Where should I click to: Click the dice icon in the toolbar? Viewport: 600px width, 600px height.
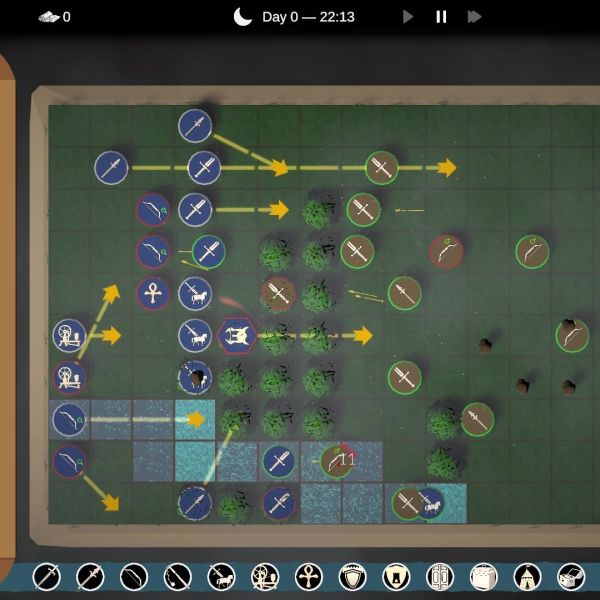(571, 577)
